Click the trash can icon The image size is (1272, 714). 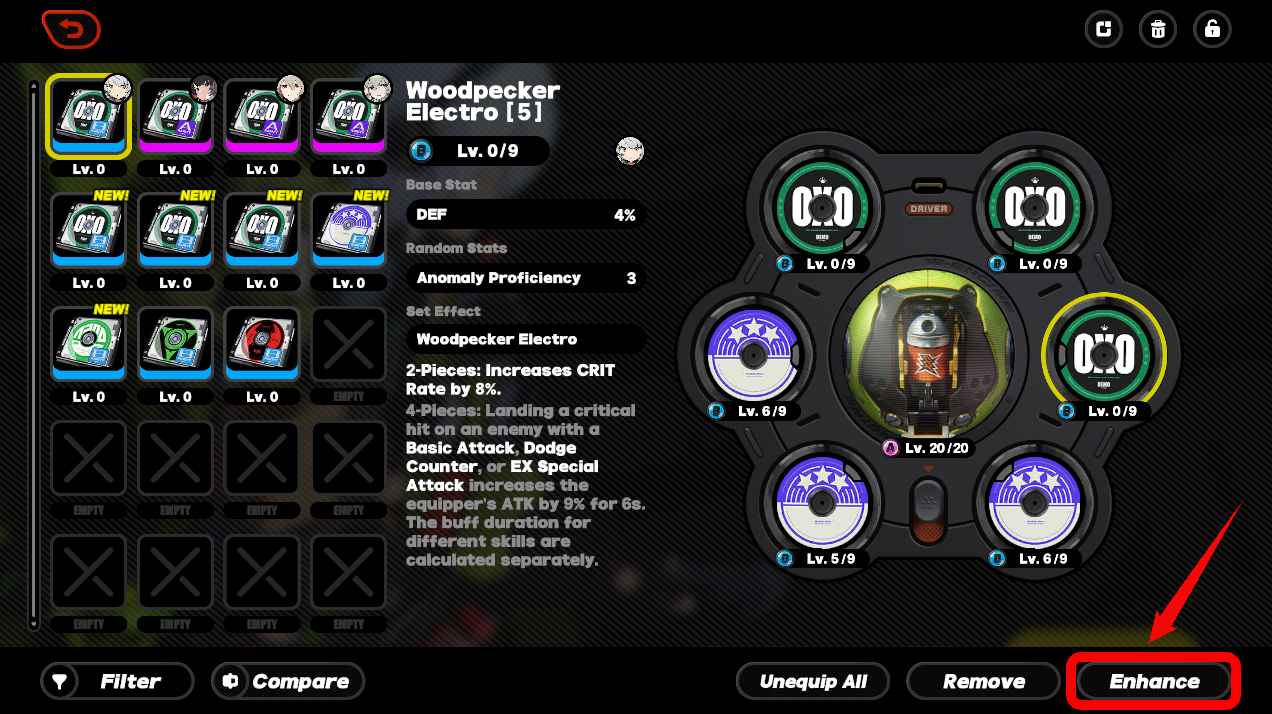coord(1158,29)
